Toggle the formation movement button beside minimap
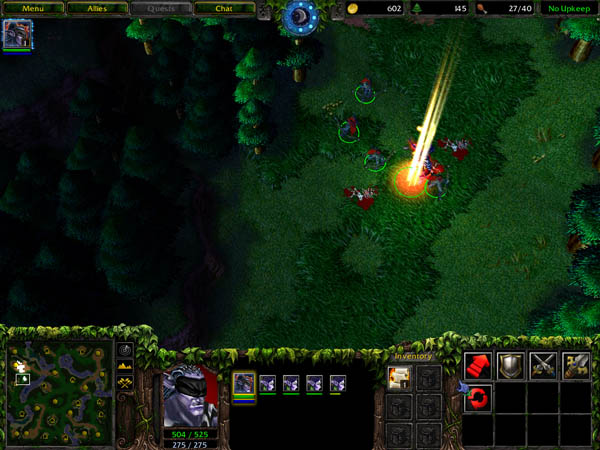600x450 pixels. pos(125,383)
